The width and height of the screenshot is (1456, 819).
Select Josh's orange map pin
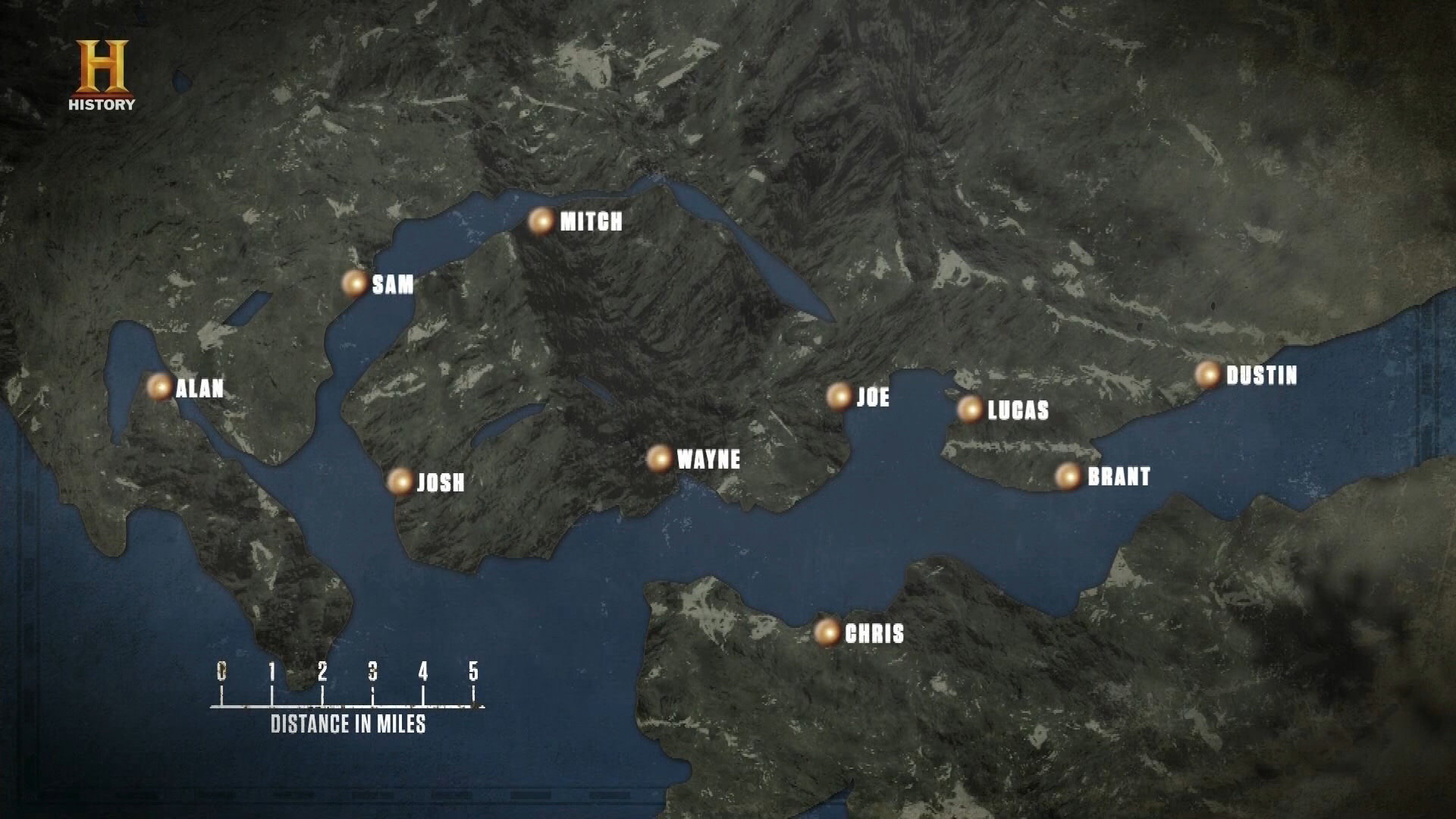pyautogui.click(x=400, y=481)
